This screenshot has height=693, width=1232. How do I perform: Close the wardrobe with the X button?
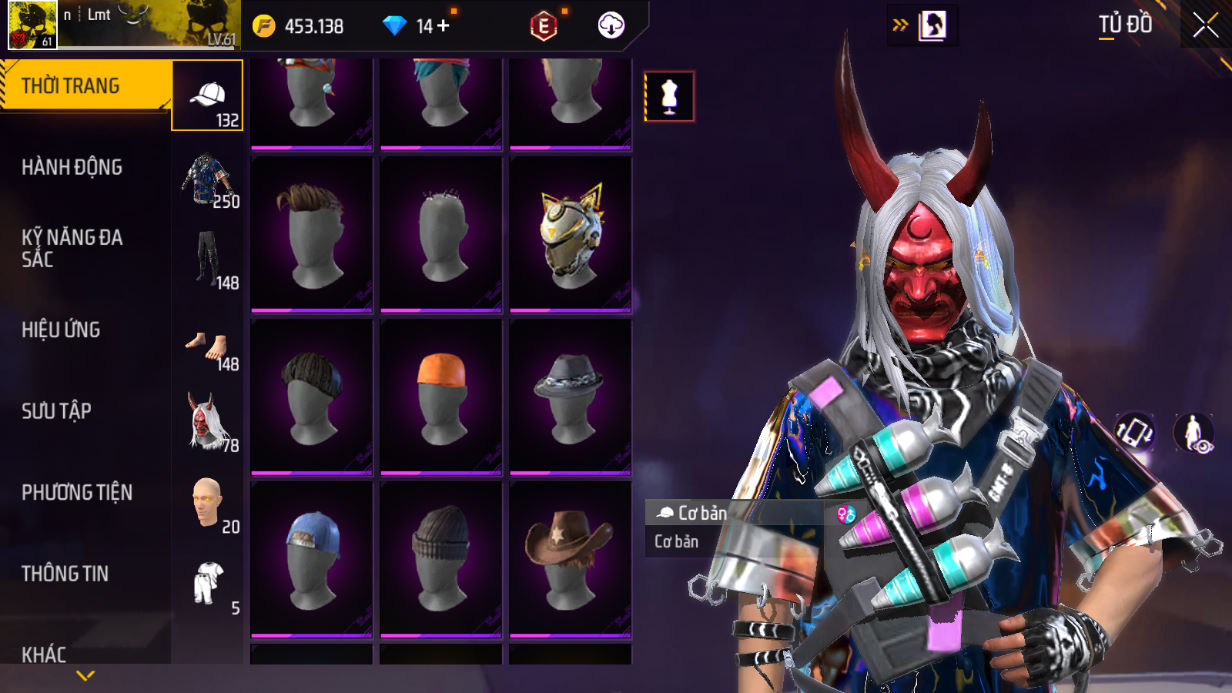point(1204,25)
